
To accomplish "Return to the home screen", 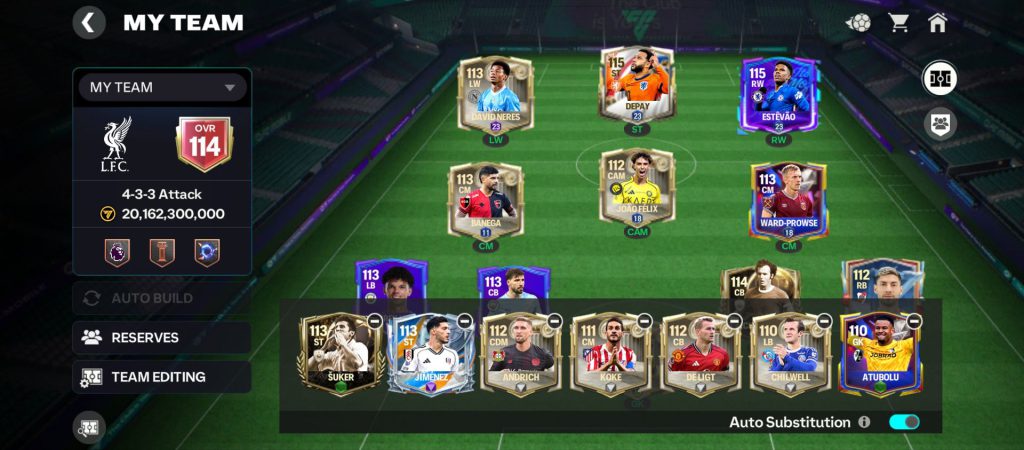I will (938, 22).
